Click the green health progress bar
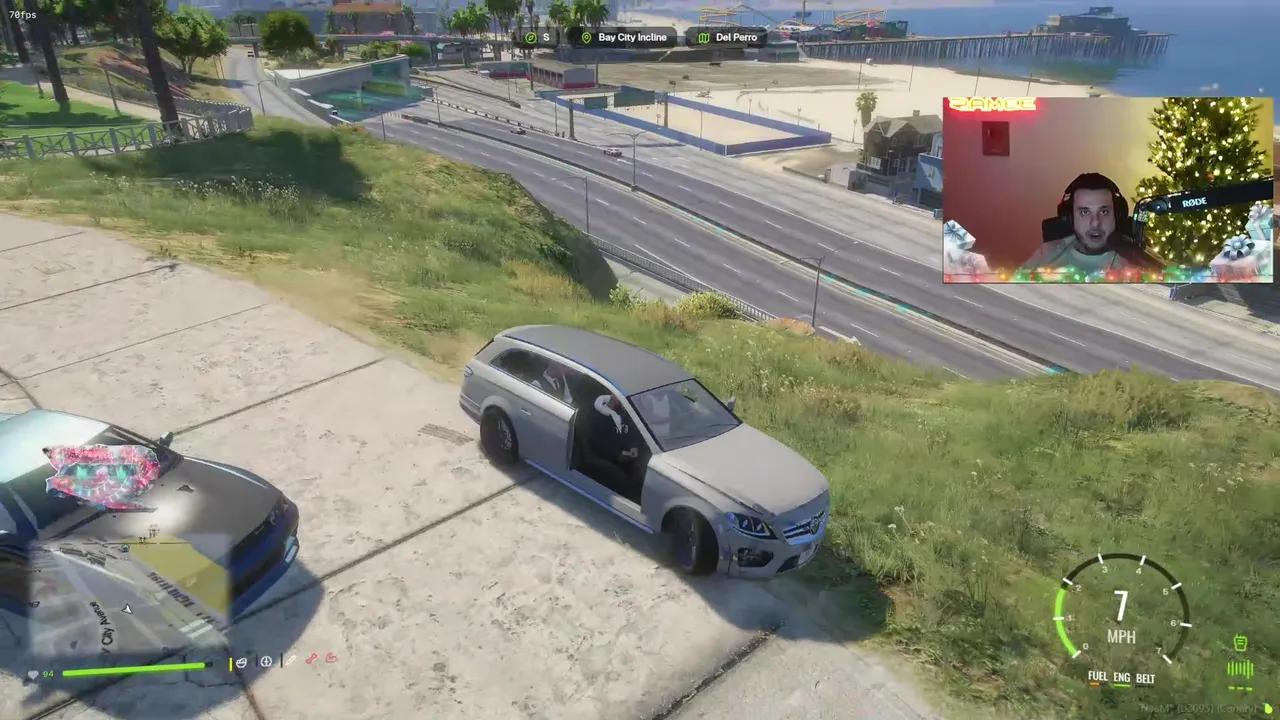Image resolution: width=1280 pixels, height=720 pixels. pyautogui.click(x=135, y=665)
